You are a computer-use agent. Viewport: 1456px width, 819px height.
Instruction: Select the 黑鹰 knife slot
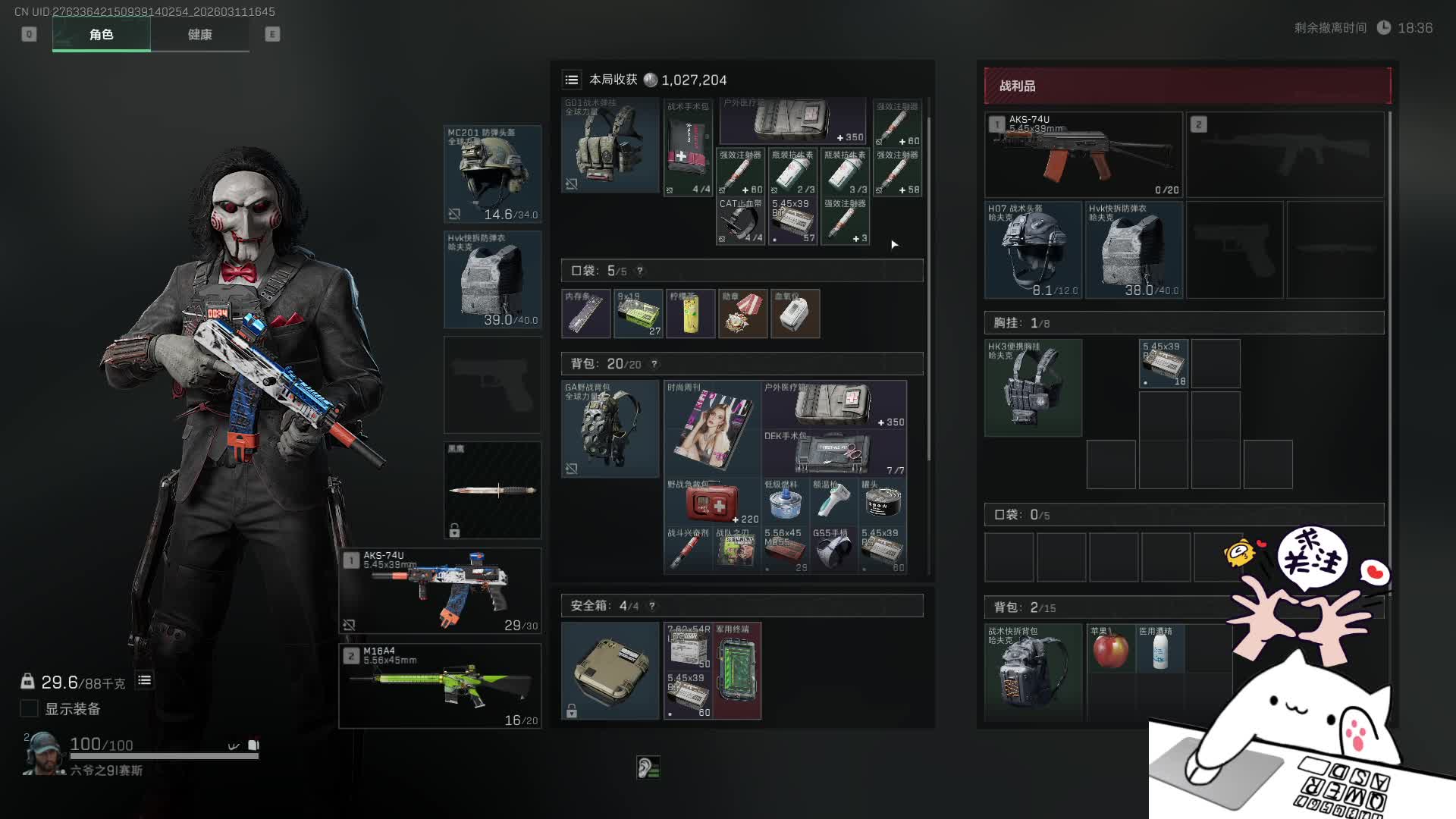tap(492, 490)
